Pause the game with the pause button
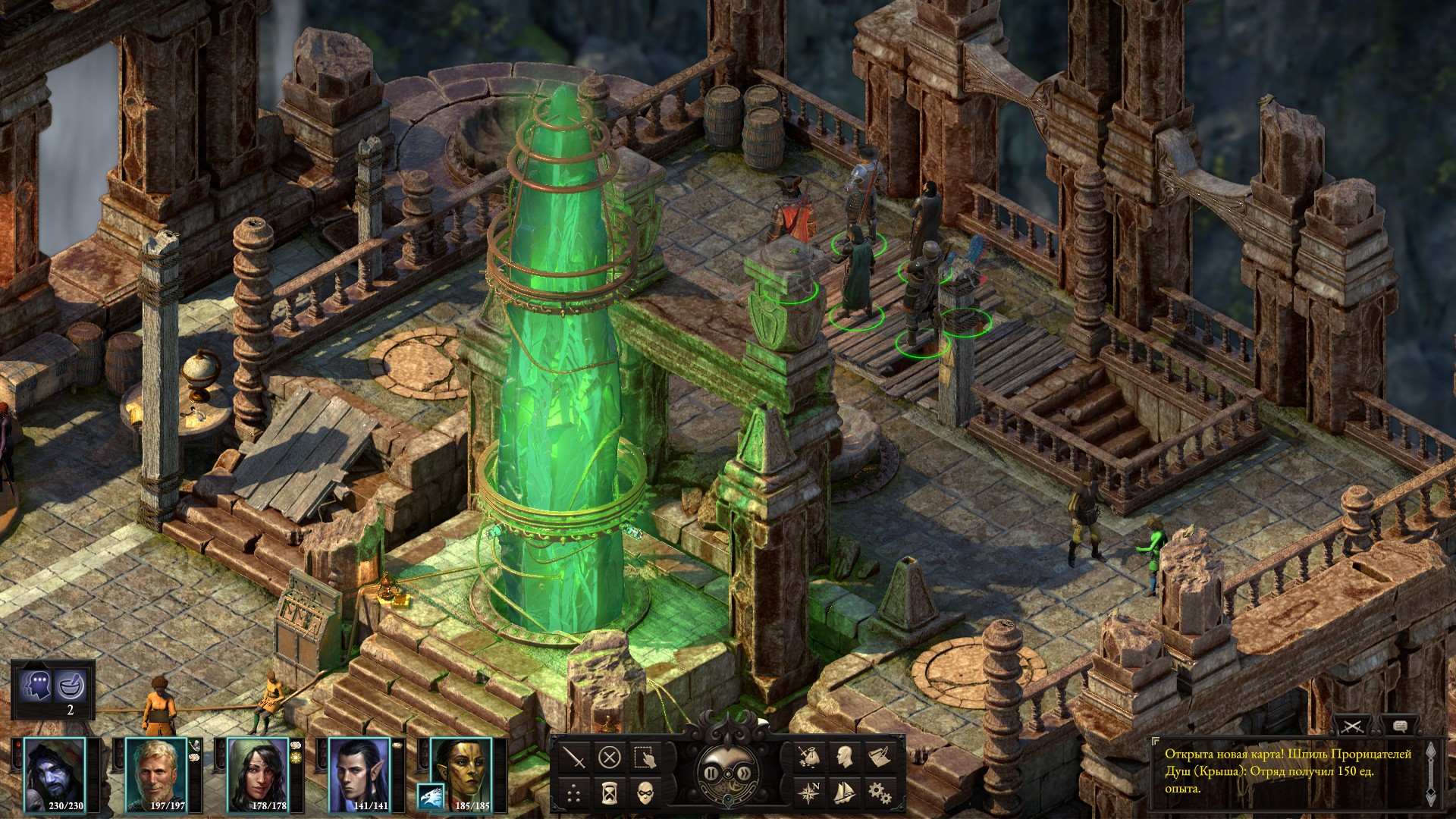This screenshot has width=1456, height=819. tap(711, 773)
